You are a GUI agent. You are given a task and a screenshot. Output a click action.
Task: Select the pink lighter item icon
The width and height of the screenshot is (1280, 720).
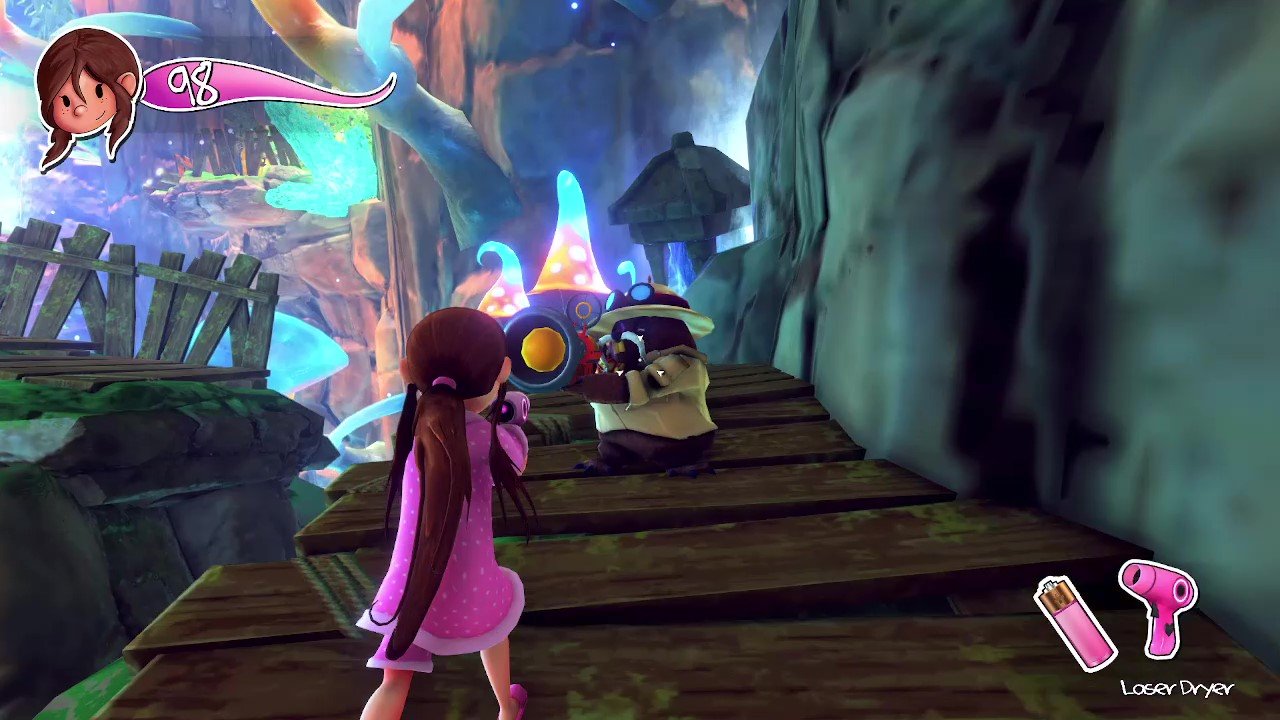point(1075,623)
